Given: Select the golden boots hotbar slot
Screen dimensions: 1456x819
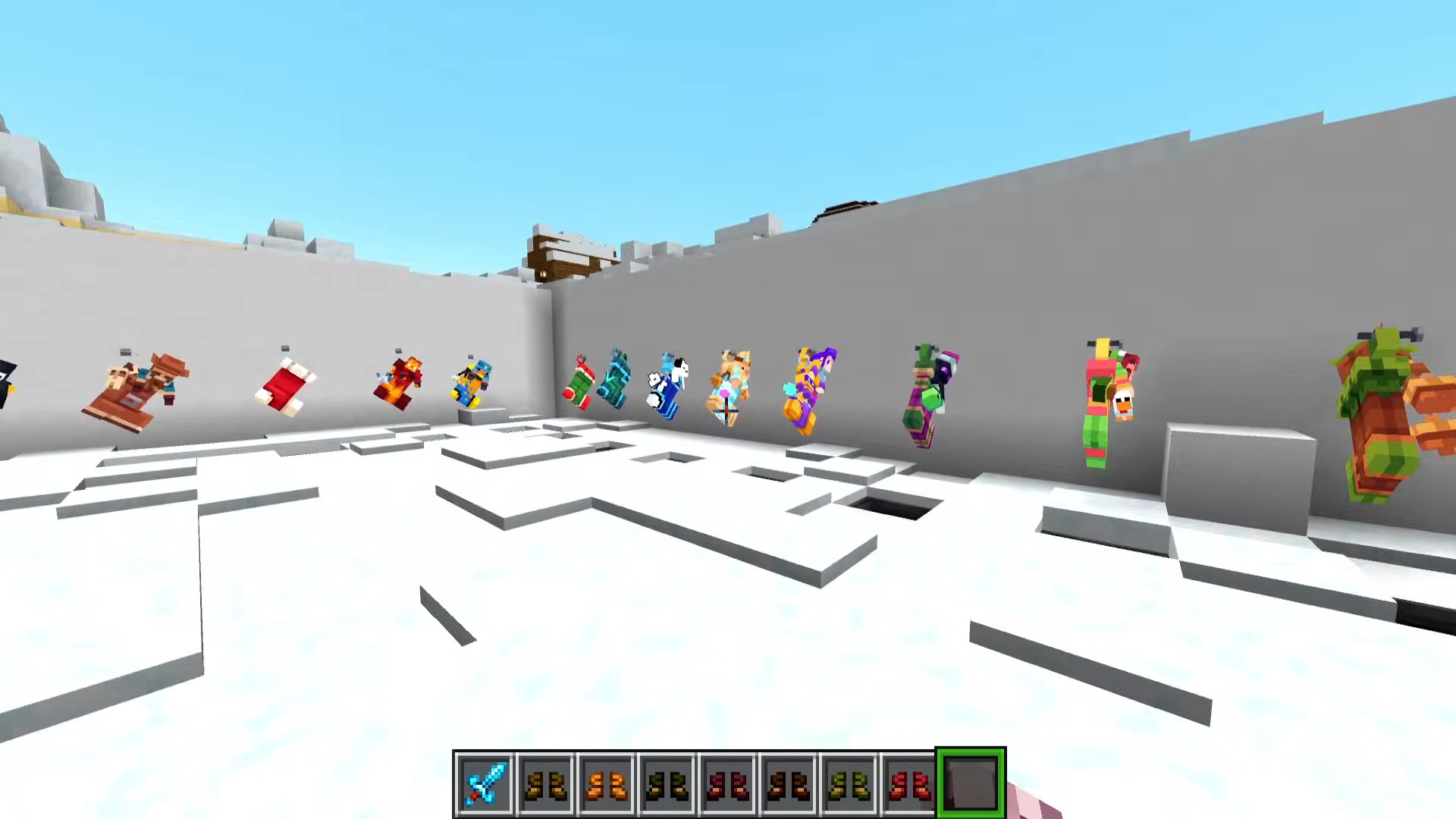Looking at the screenshot, I should tap(546, 782).
